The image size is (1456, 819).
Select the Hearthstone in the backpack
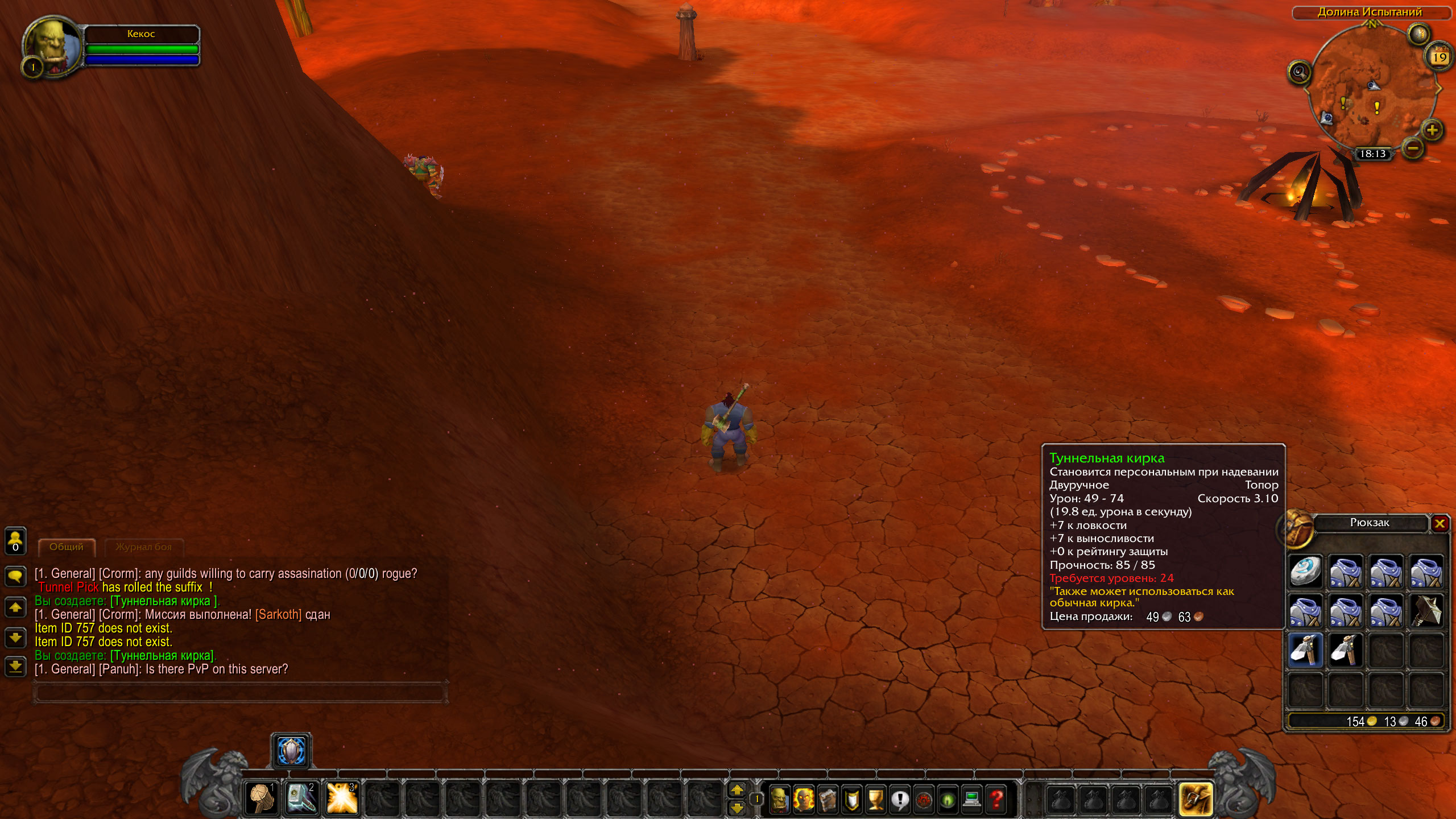[x=1305, y=571]
